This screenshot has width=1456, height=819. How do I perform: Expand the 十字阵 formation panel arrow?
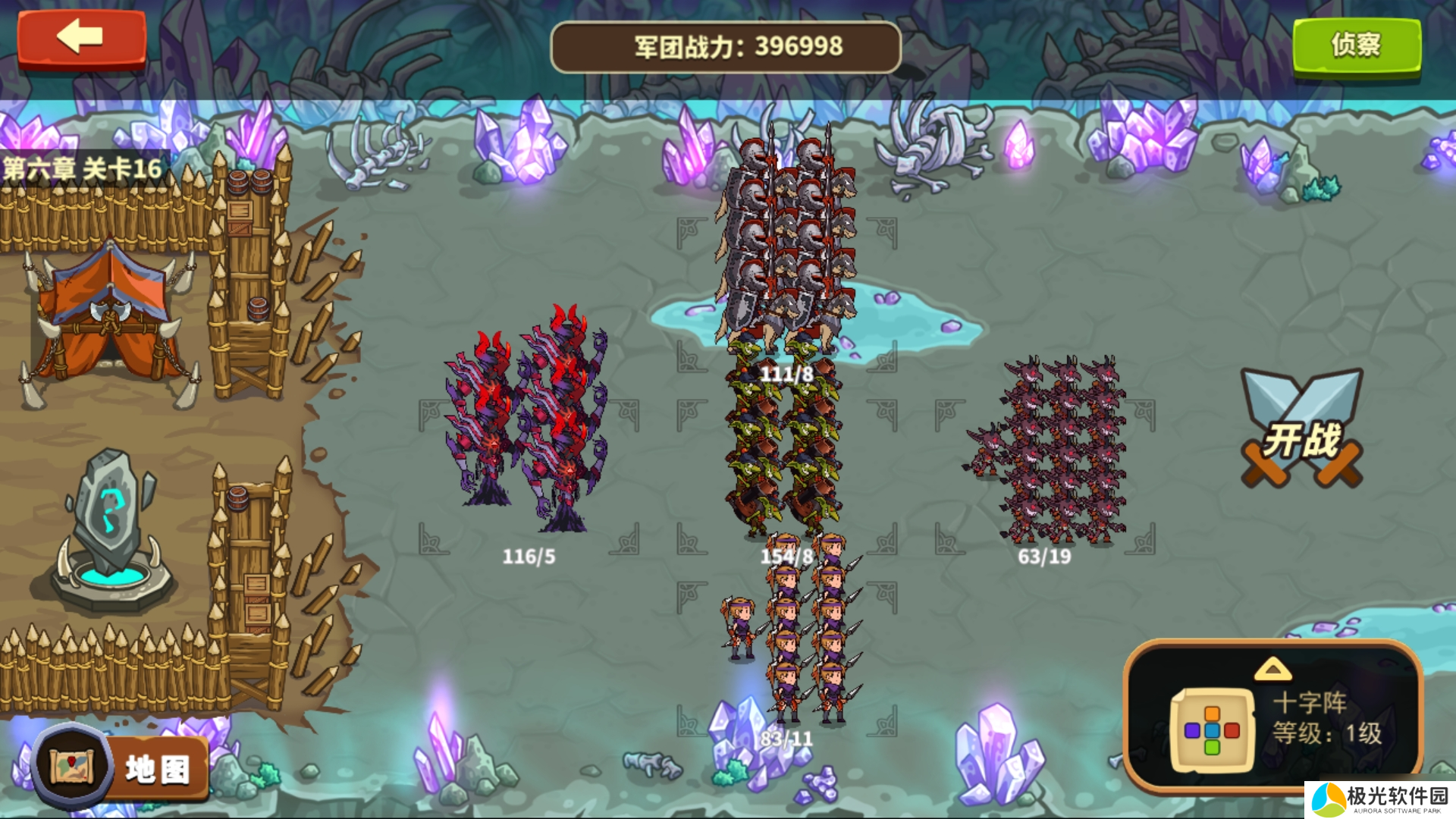1272,669
